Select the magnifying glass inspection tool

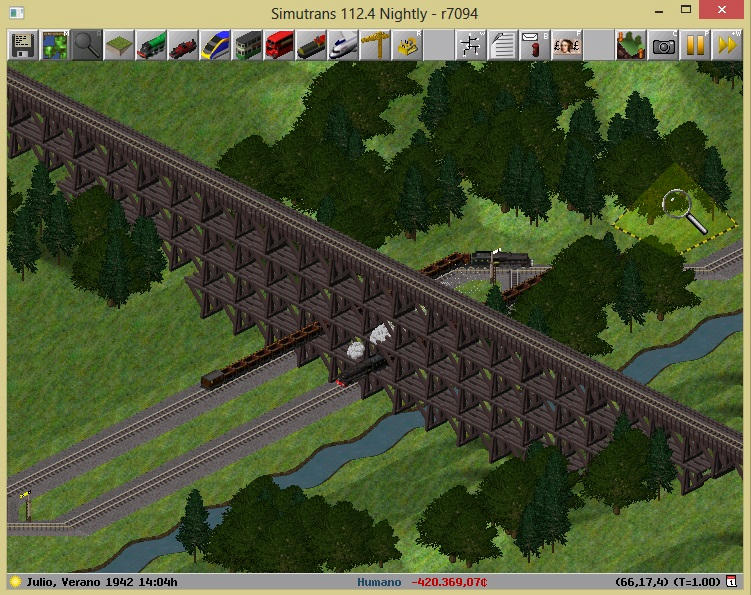click(x=86, y=45)
